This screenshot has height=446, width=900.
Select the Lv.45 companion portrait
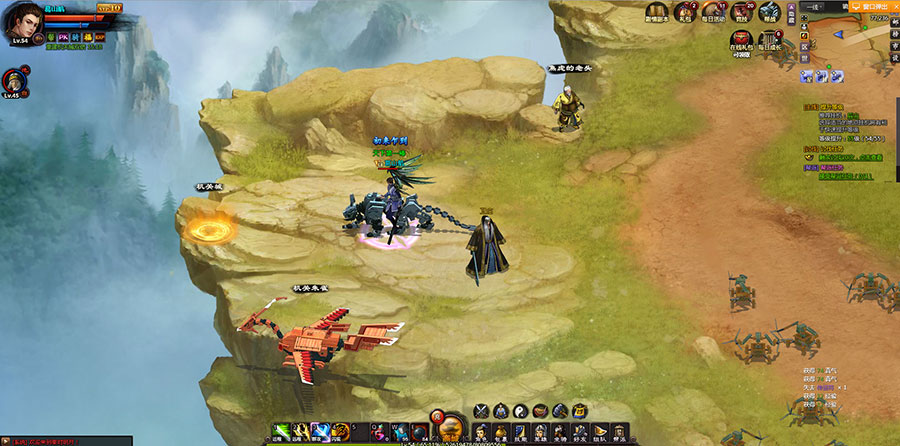pos(13,79)
